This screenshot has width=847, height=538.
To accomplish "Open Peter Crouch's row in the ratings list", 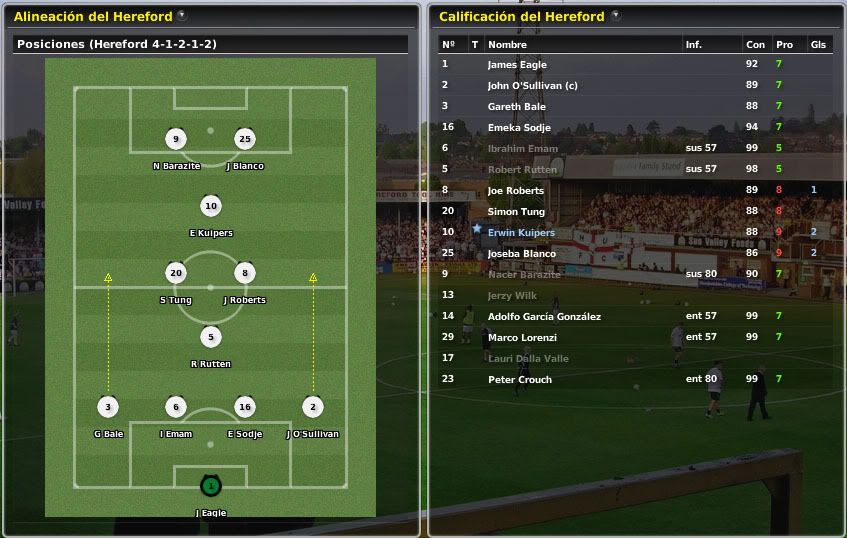I will click(x=519, y=380).
